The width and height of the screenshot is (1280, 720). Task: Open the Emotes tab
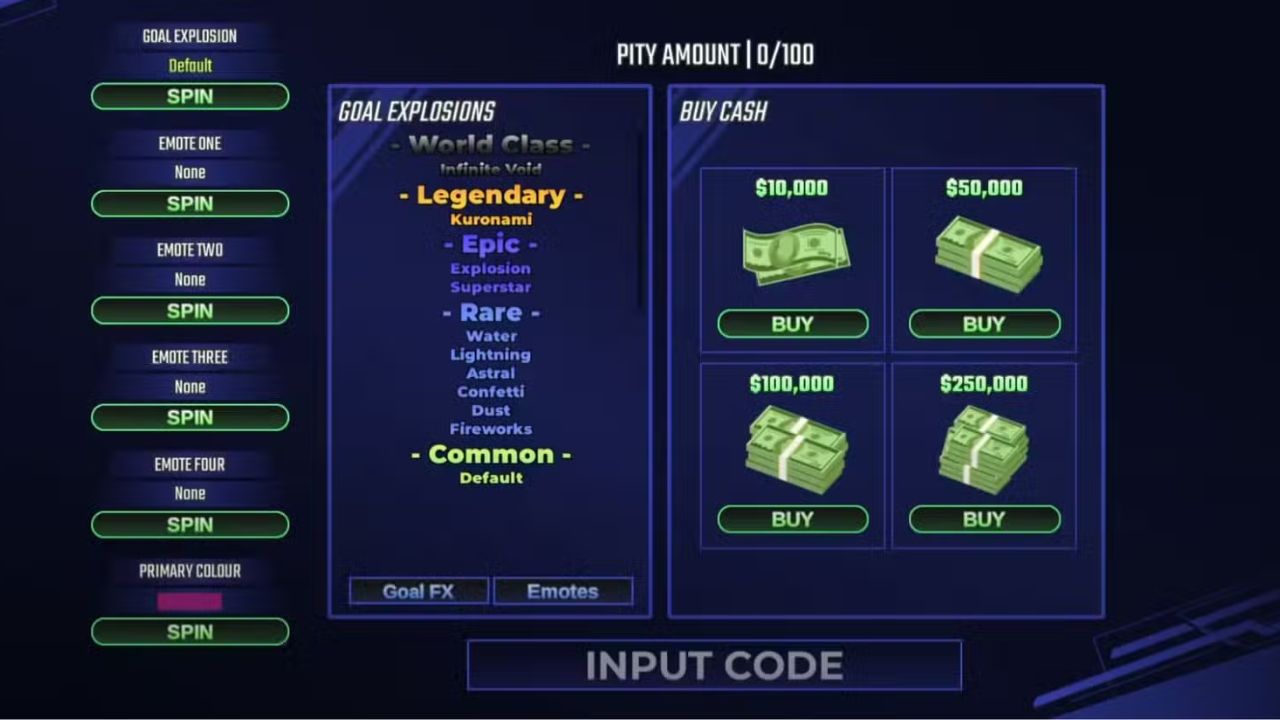(562, 590)
